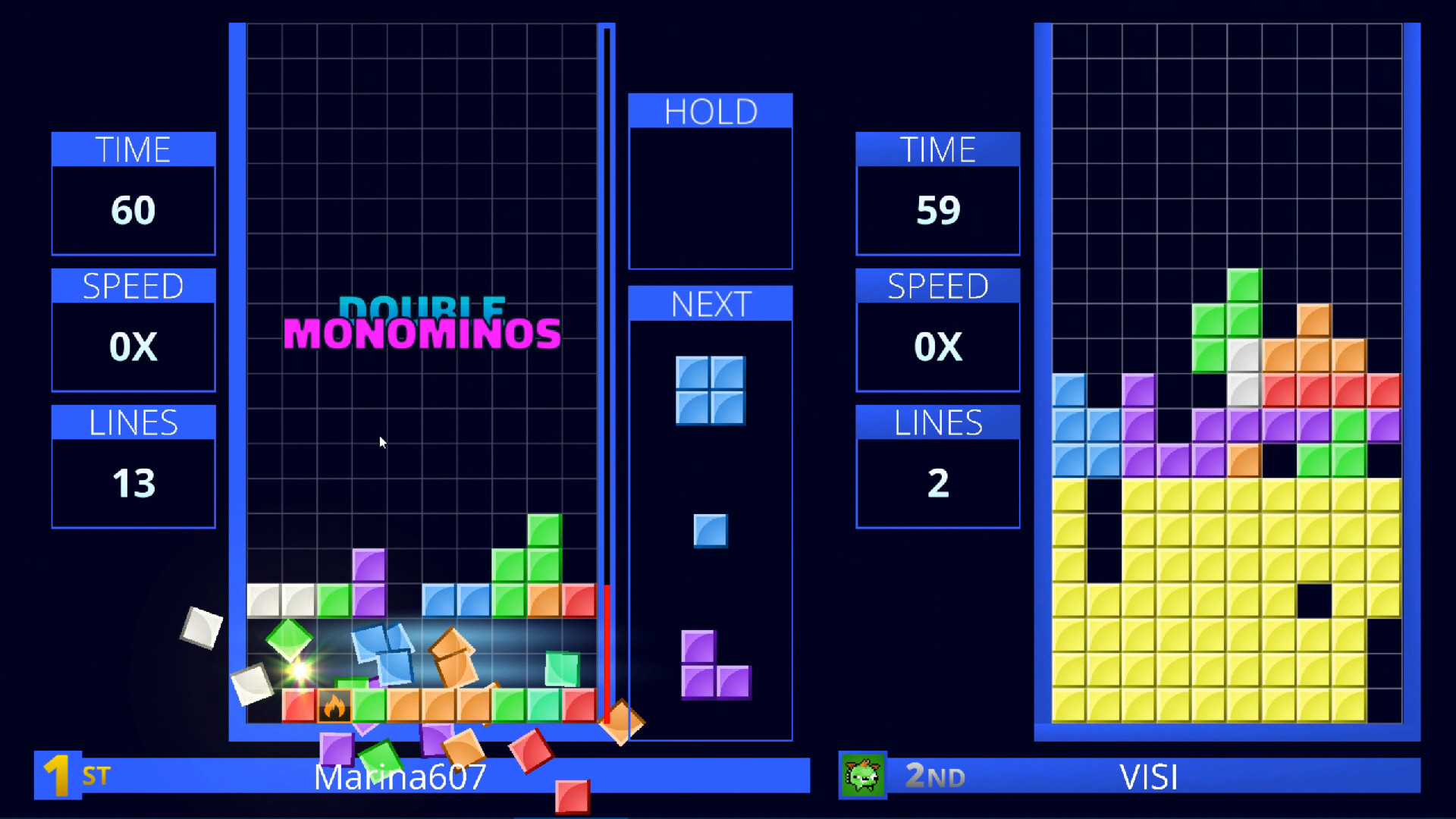Viewport: 1456px width, 819px height.
Task: Toggle VISI's SPEED 0X indicator
Action: click(938, 347)
